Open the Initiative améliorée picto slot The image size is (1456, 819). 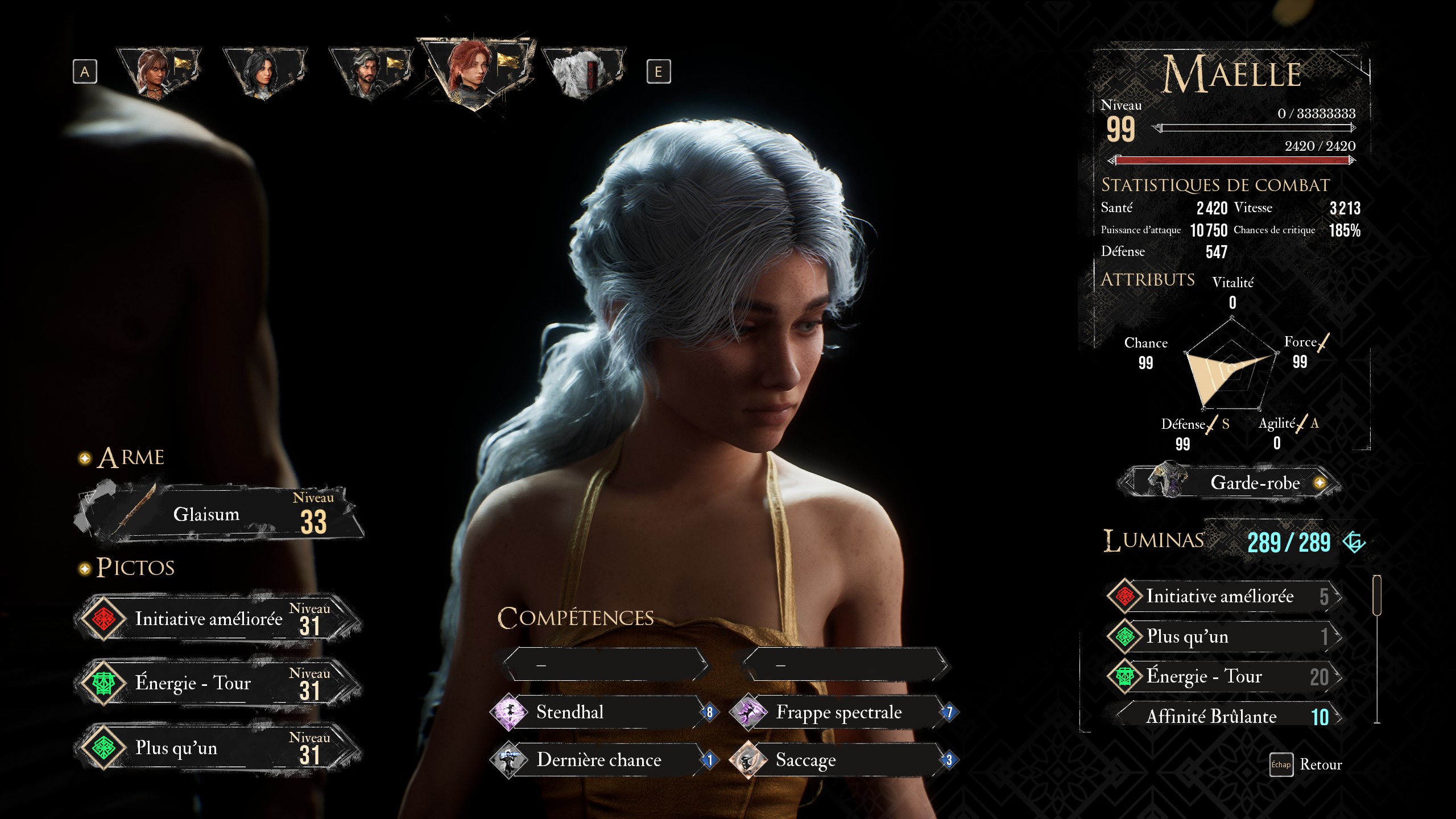pos(219,619)
